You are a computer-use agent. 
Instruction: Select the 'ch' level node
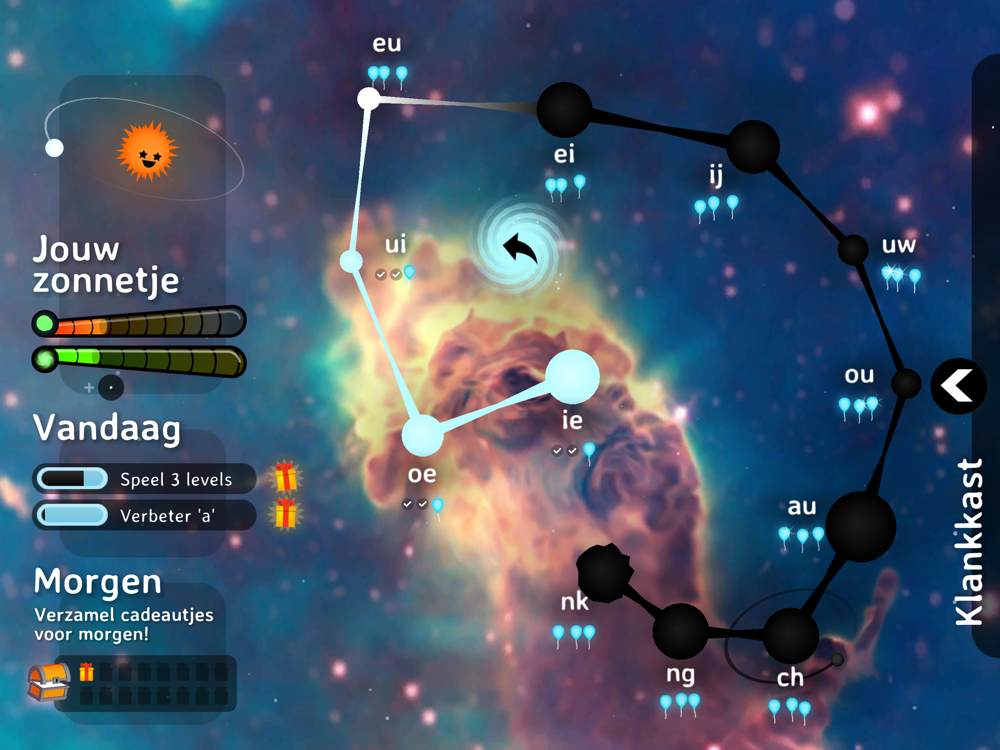[x=790, y=635]
